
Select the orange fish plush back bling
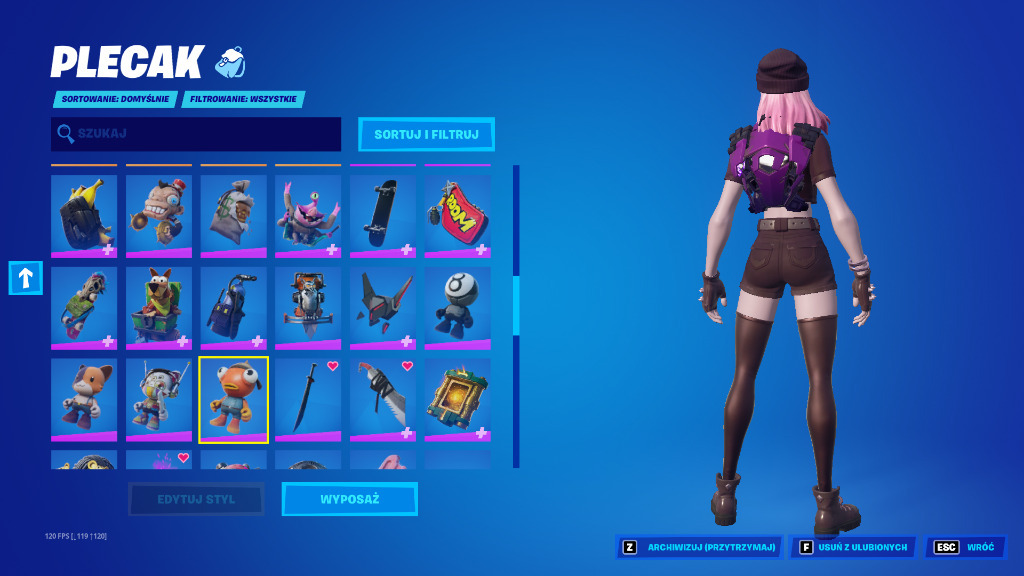pyautogui.click(x=233, y=400)
